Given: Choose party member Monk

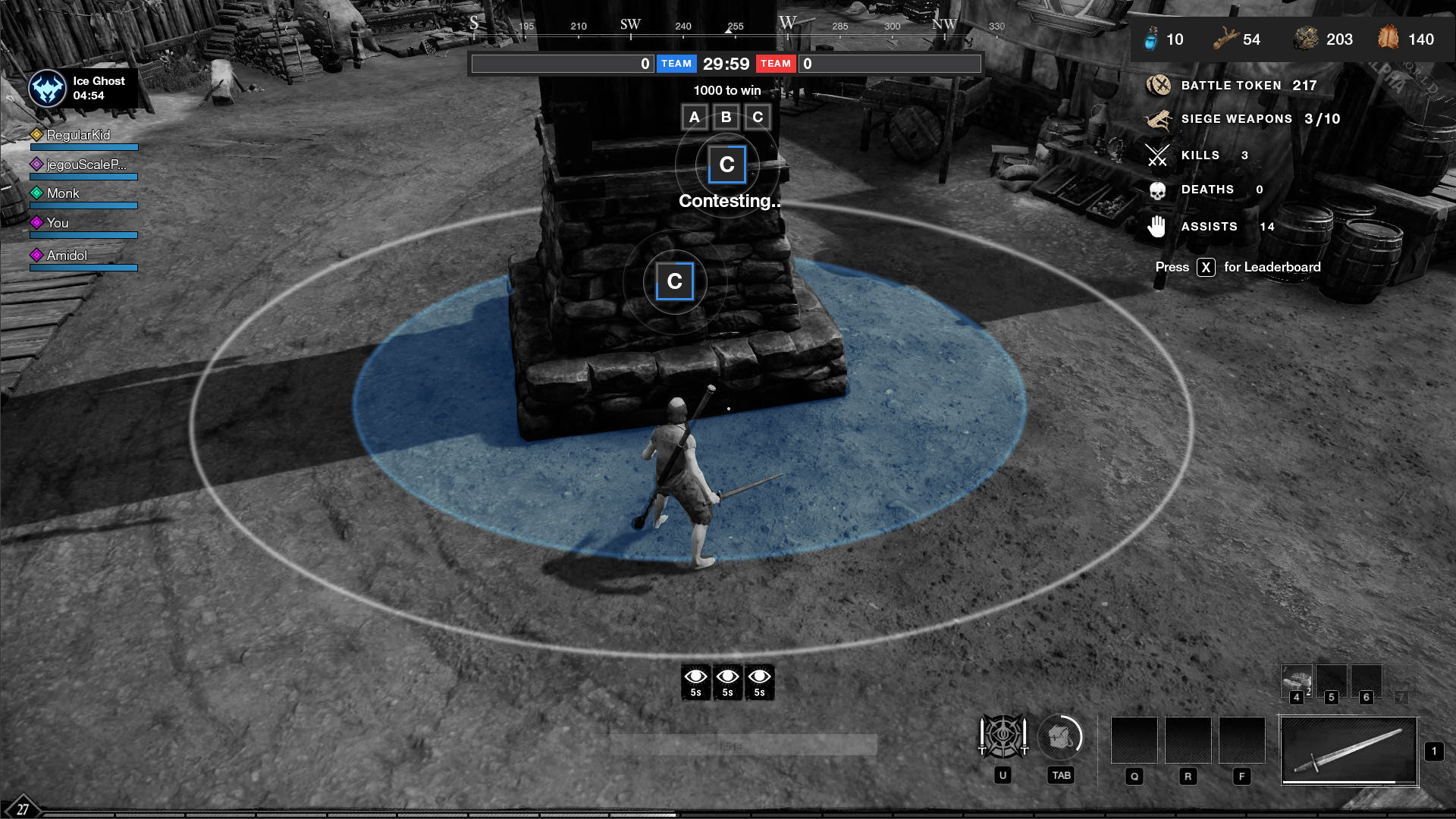Looking at the screenshot, I should coord(63,193).
